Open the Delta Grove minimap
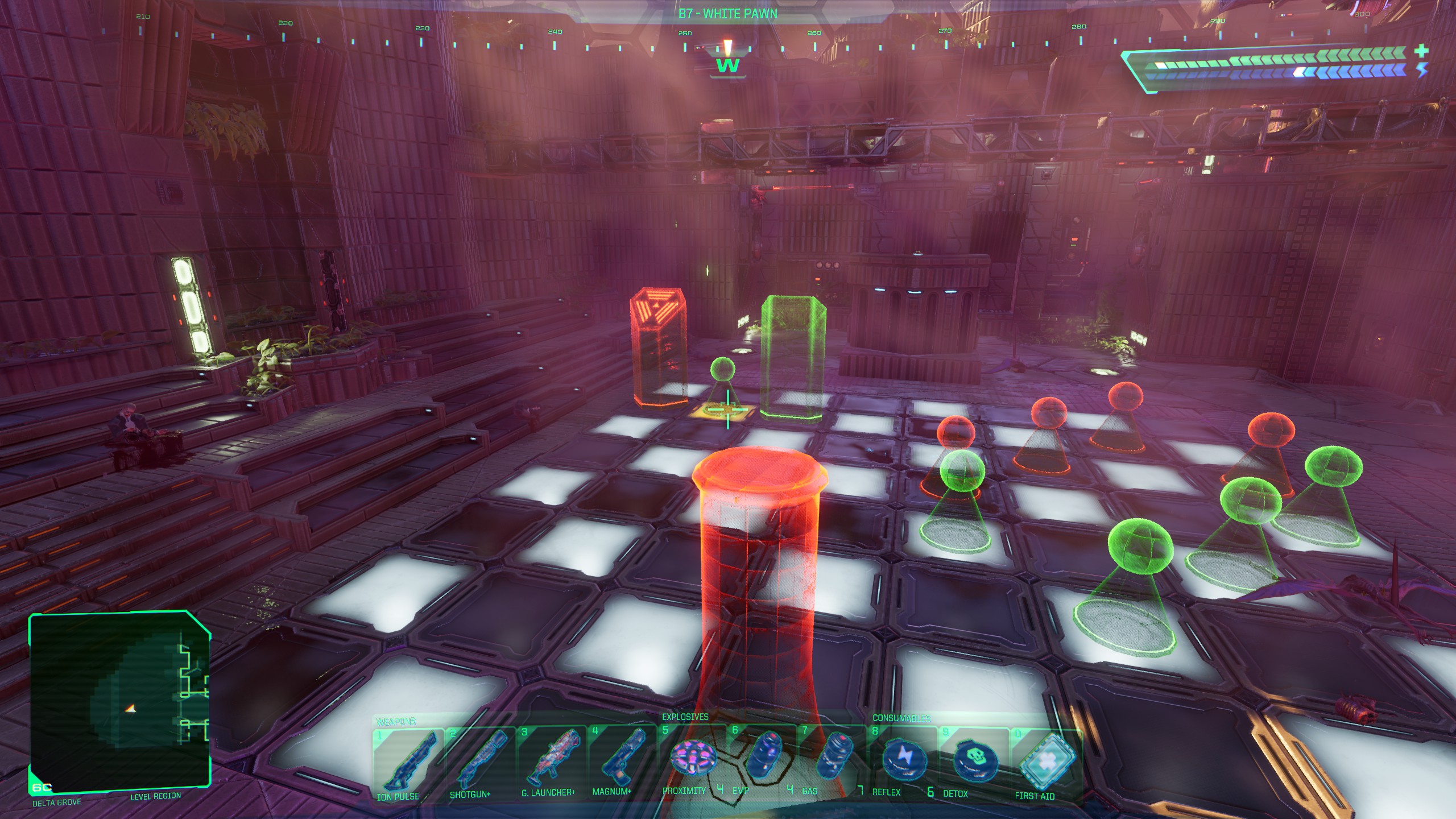1456x819 pixels. point(119,701)
